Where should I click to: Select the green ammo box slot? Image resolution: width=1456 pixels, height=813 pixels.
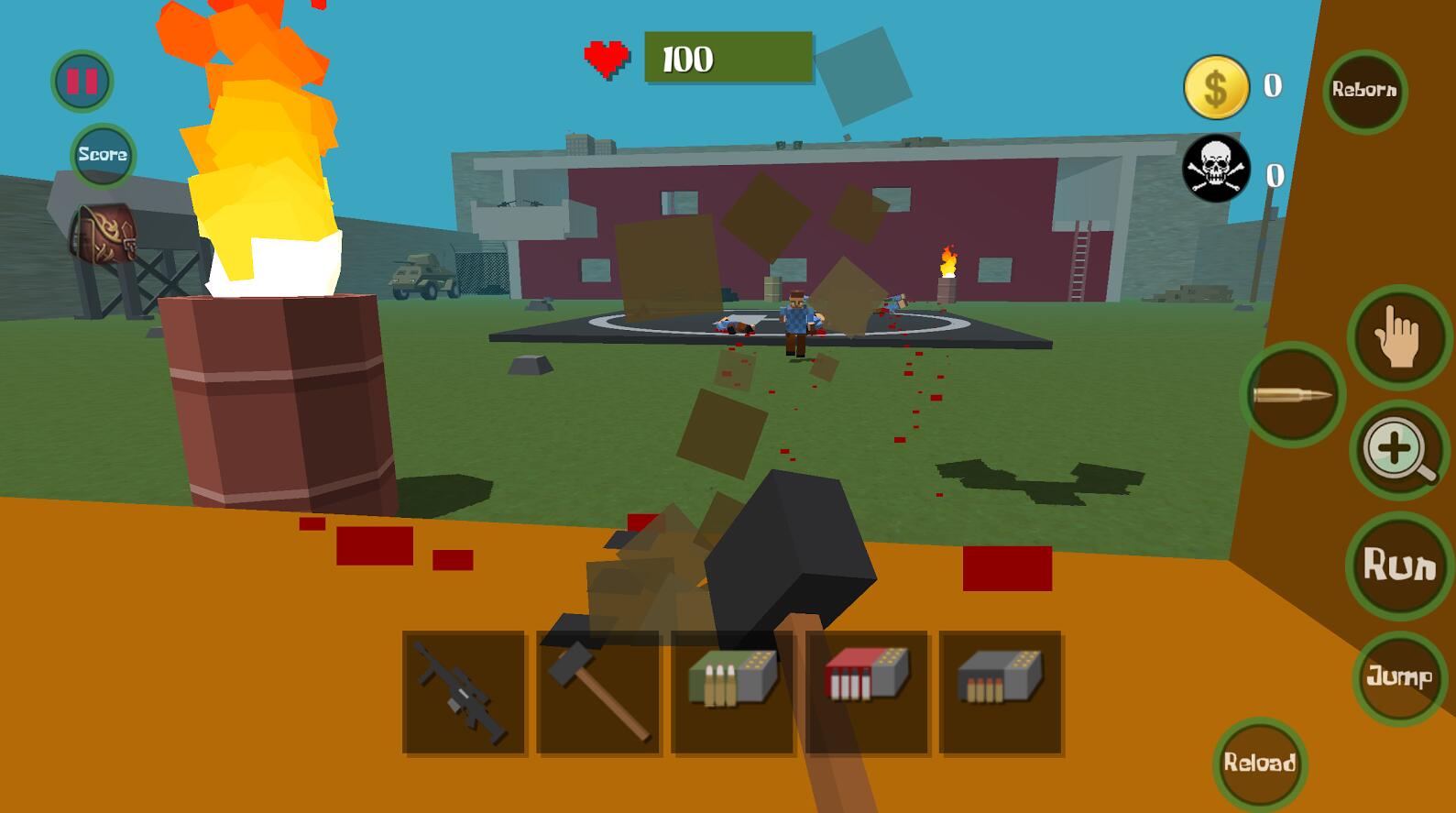(x=732, y=693)
